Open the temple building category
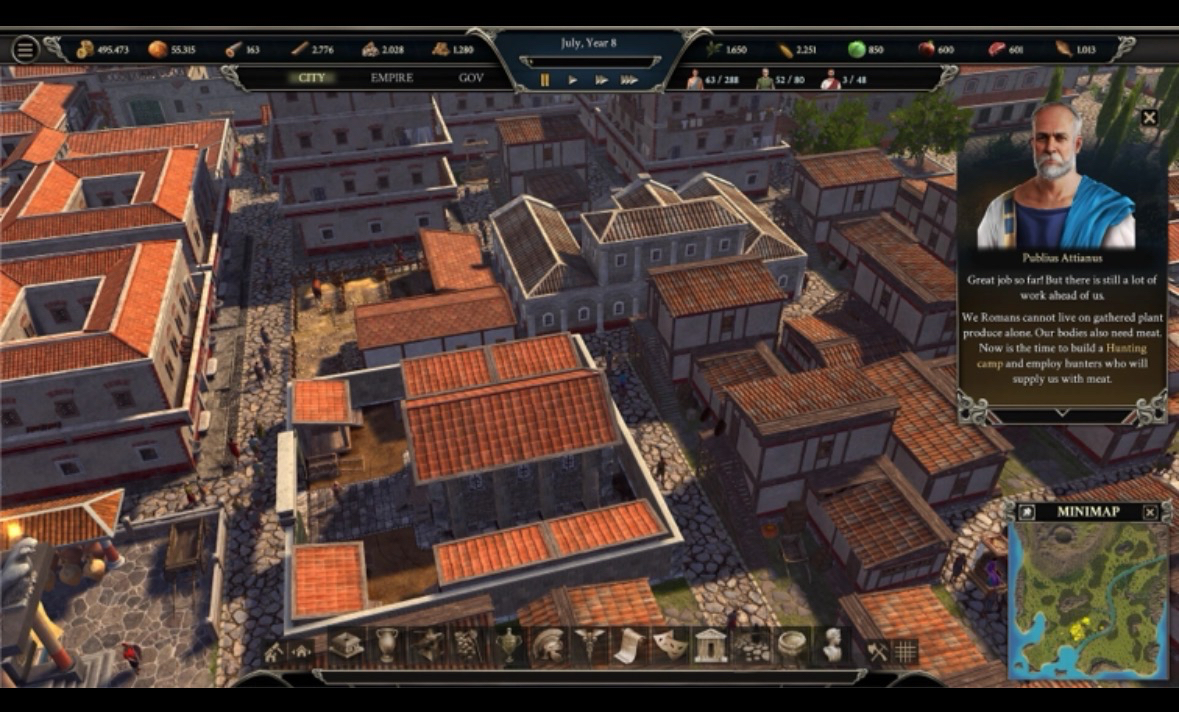The width and height of the screenshot is (1179, 712). 710,646
